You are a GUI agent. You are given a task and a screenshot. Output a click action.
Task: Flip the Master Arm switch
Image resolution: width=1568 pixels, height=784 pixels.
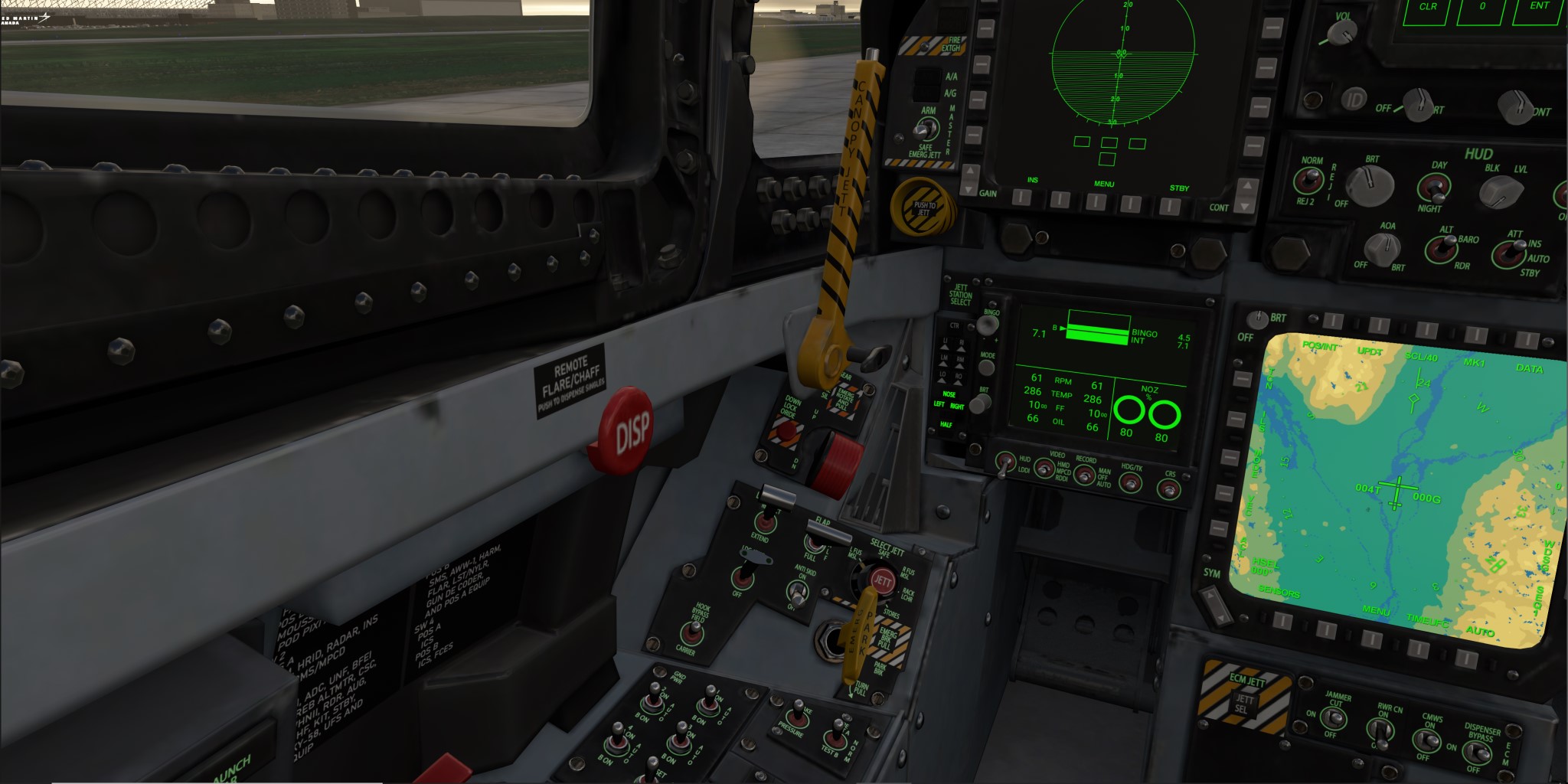[927, 129]
